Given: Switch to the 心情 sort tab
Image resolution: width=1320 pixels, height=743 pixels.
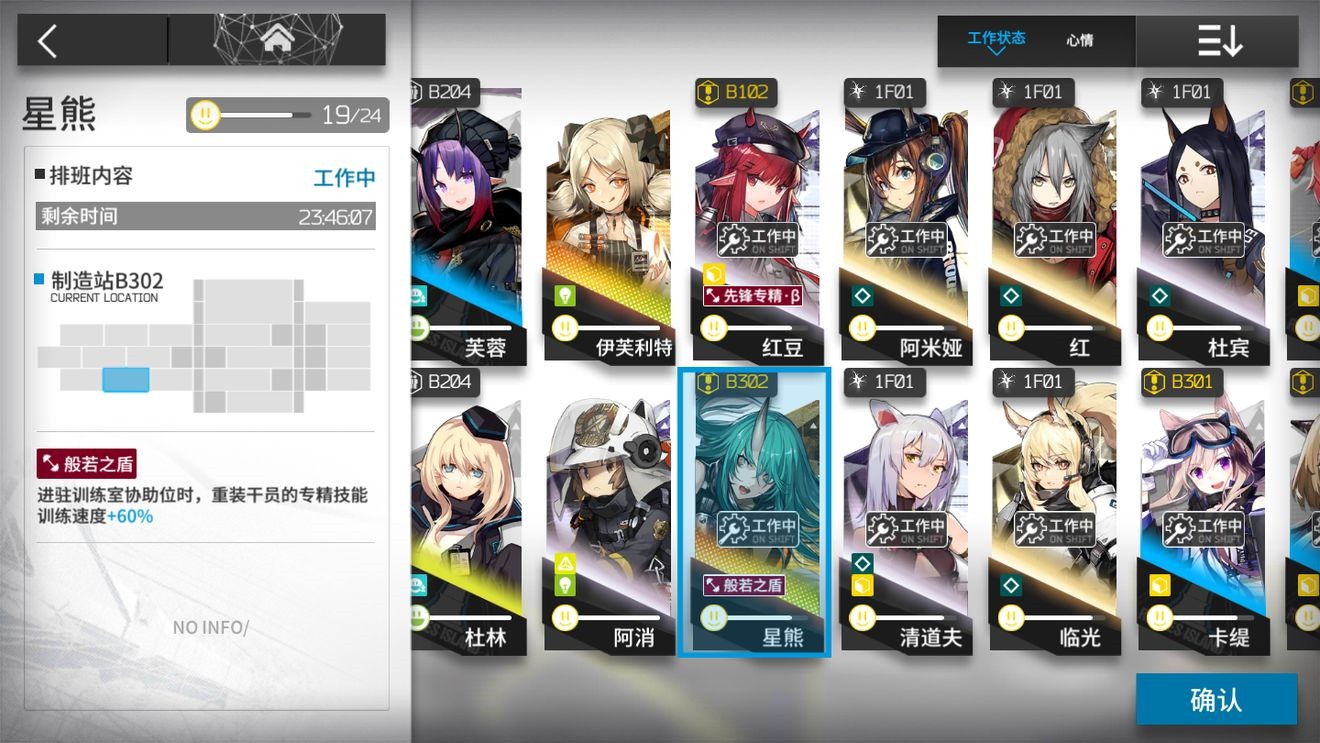Looking at the screenshot, I should [x=1080, y=41].
